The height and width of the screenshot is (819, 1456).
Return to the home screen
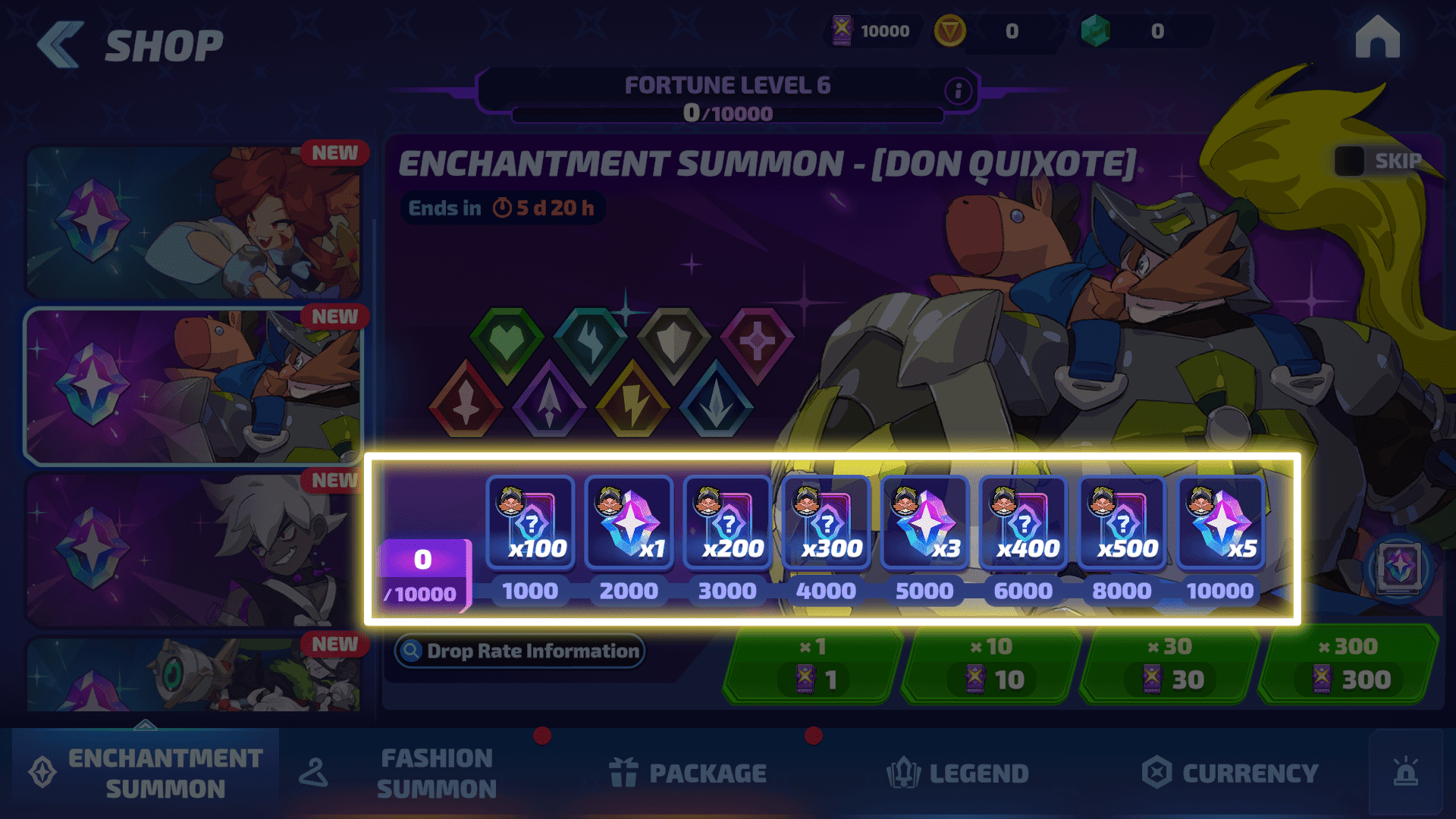coord(1377,38)
